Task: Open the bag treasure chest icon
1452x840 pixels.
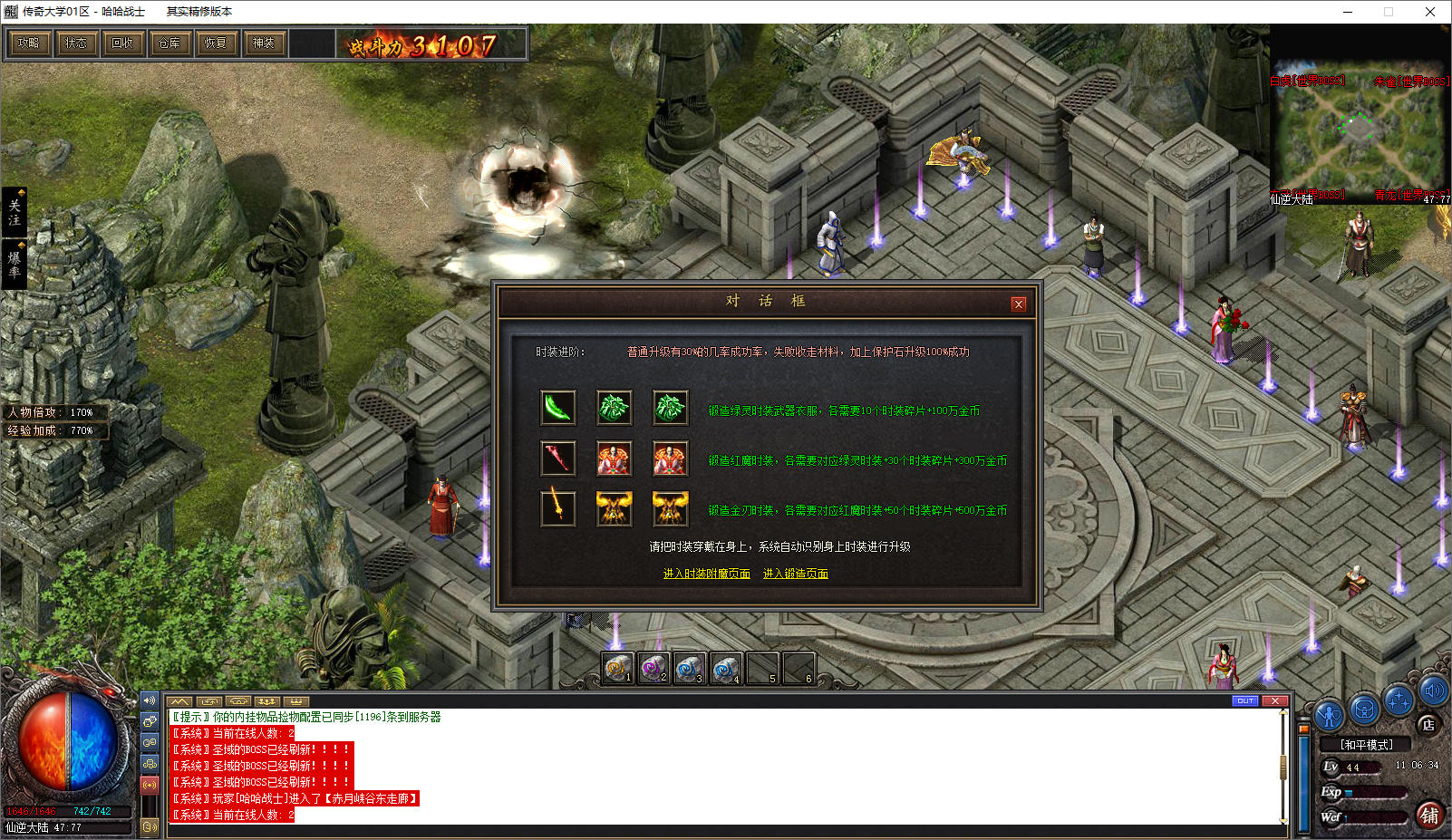Action: (1364, 708)
